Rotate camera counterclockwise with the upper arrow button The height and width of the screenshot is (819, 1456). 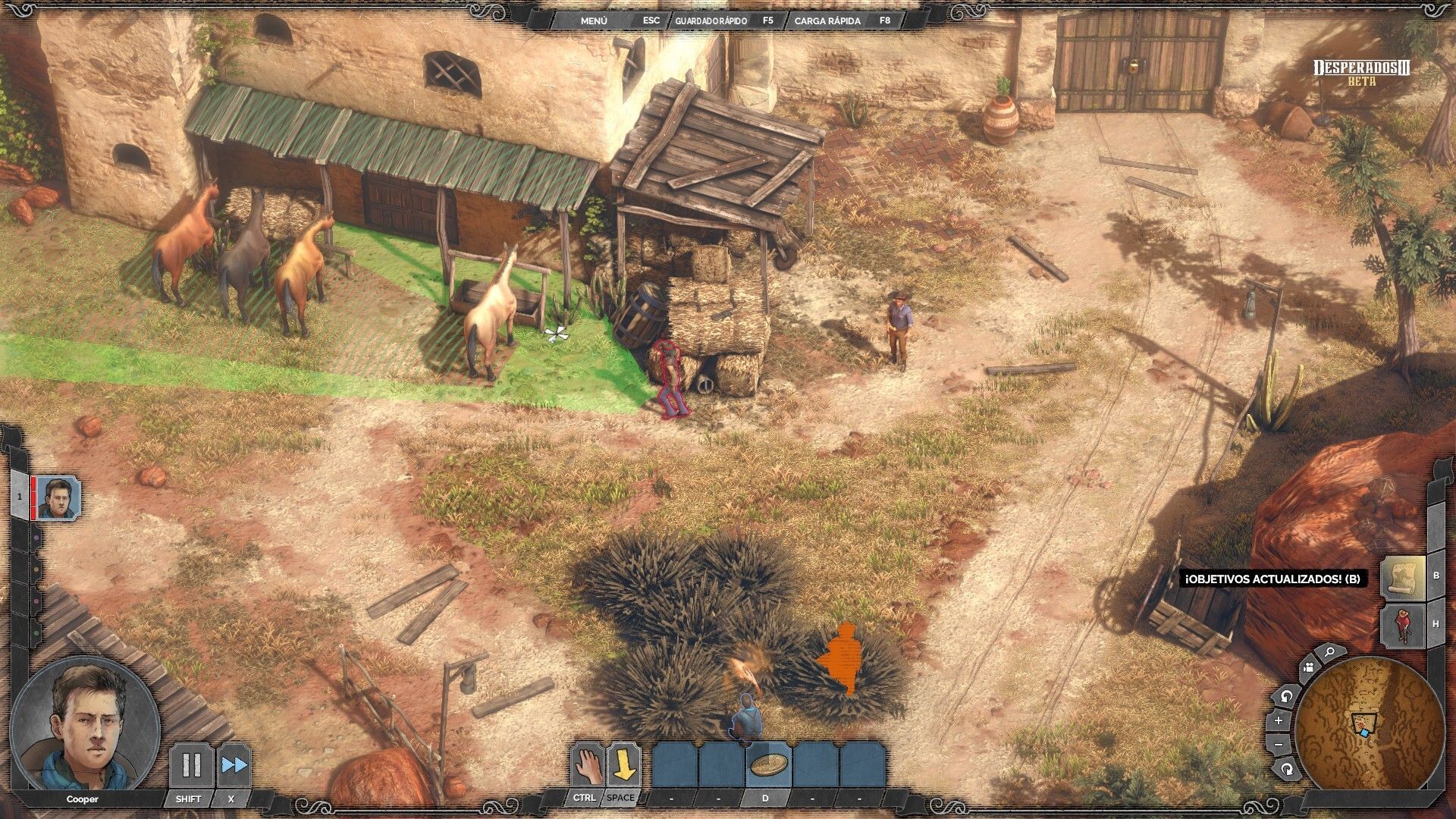click(1287, 695)
